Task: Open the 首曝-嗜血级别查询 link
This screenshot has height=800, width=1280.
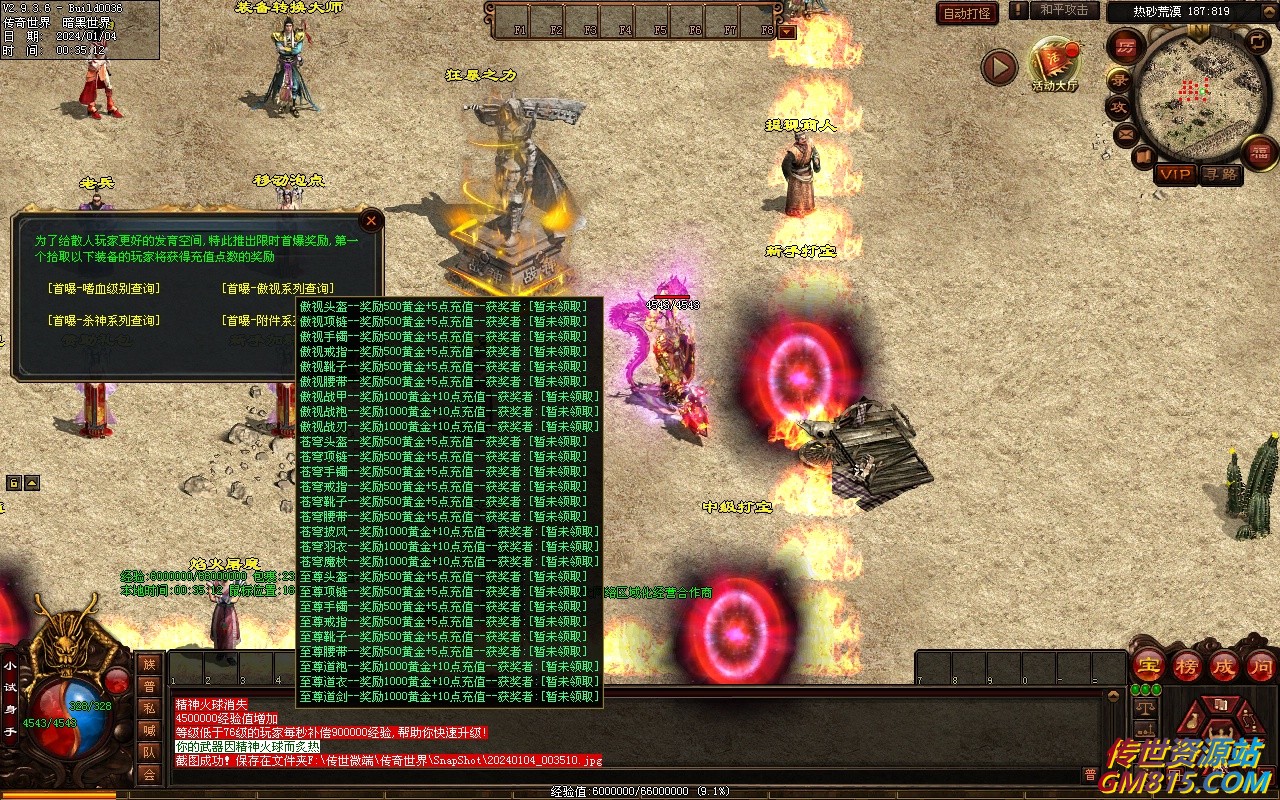Action: tap(103, 289)
